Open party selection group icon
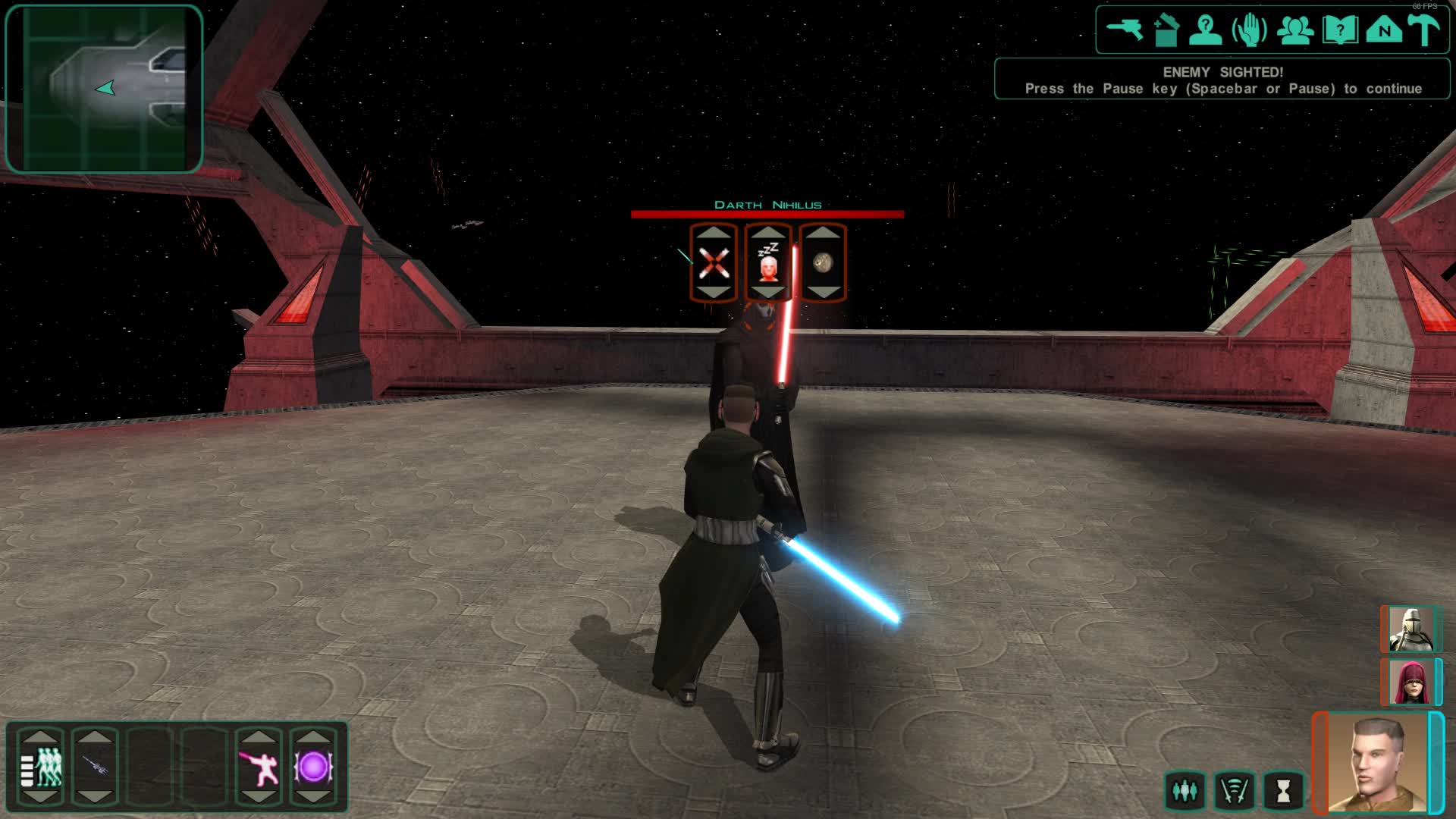The width and height of the screenshot is (1456, 819). pyautogui.click(x=1297, y=30)
